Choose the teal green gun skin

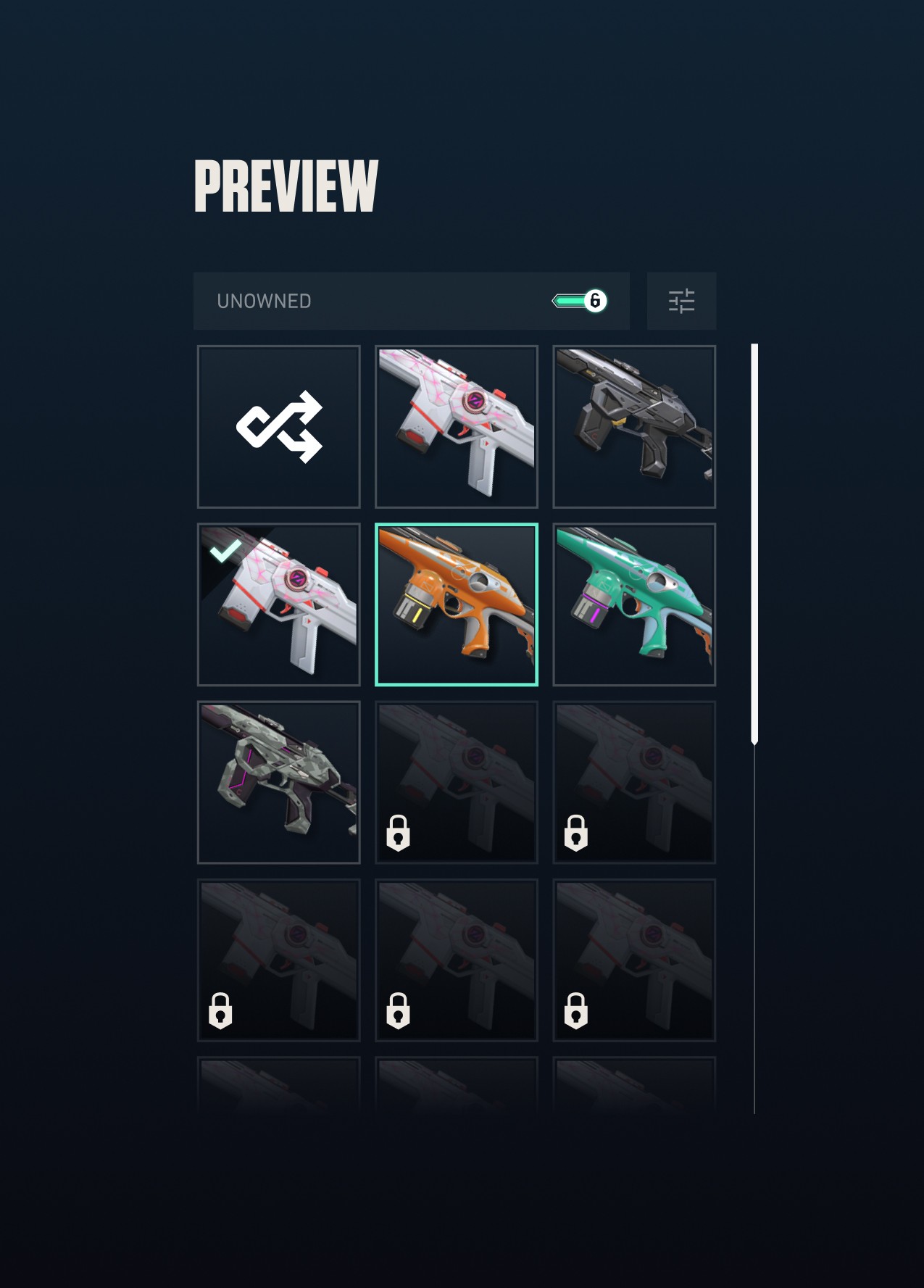(634, 604)
